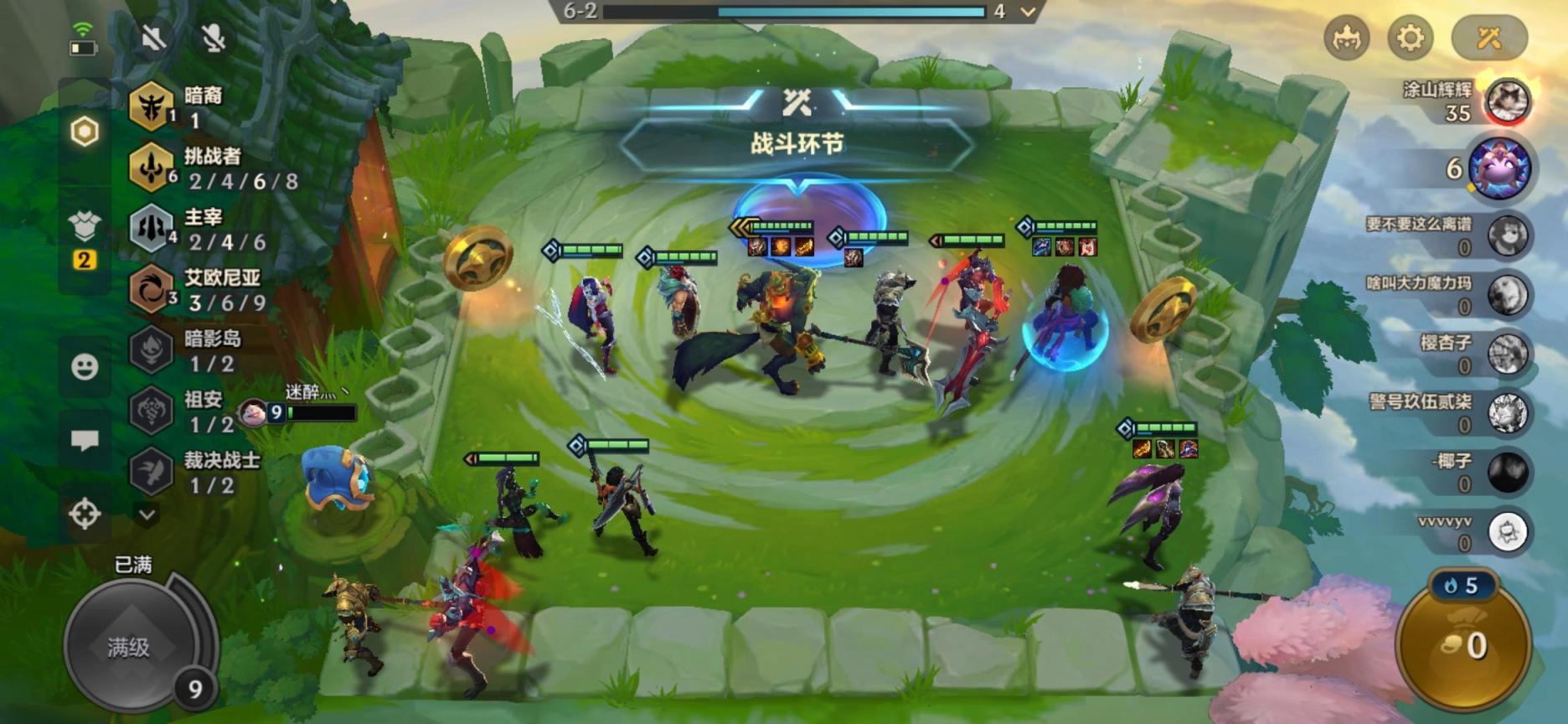
Task: Open the crossed swords battle button
Action: point(1488,39)
